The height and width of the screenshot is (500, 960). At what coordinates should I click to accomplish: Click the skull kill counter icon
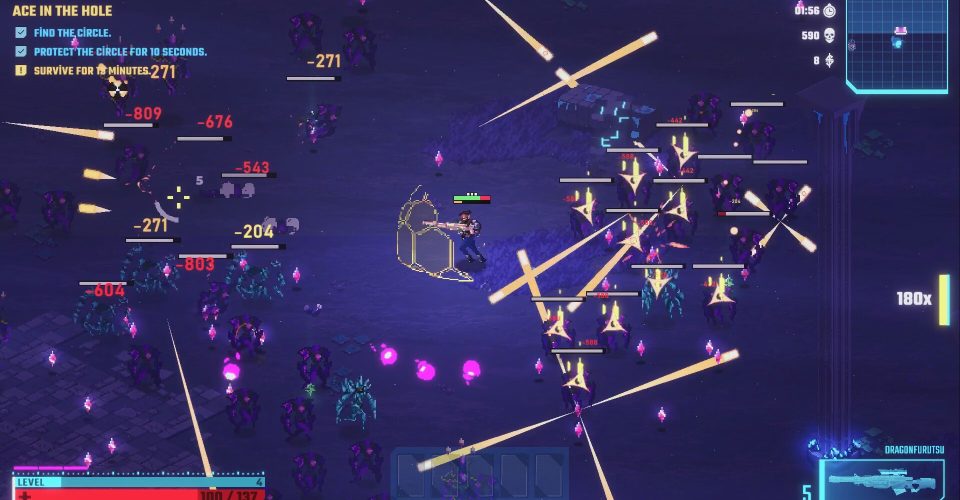pos(828,35)
